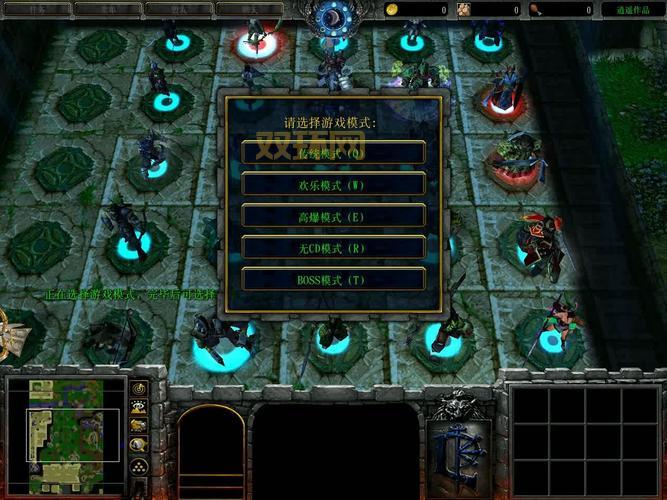Open the formation toggle button beside the minimap
667x500 pixels.
click(x=139, y=466)
